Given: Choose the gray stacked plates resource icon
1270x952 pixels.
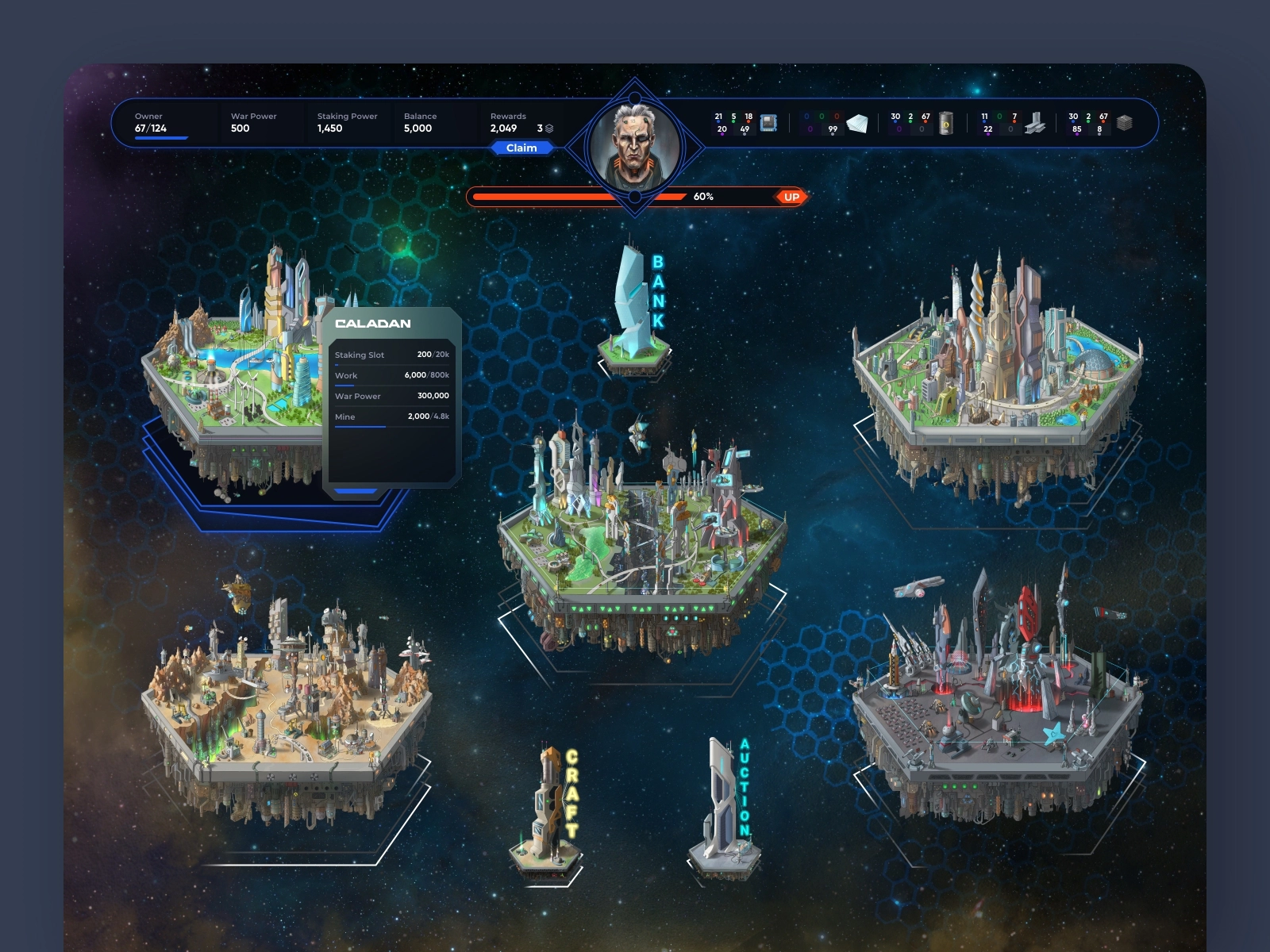Looking at the screenshot, I should [x=1124, y=123].
